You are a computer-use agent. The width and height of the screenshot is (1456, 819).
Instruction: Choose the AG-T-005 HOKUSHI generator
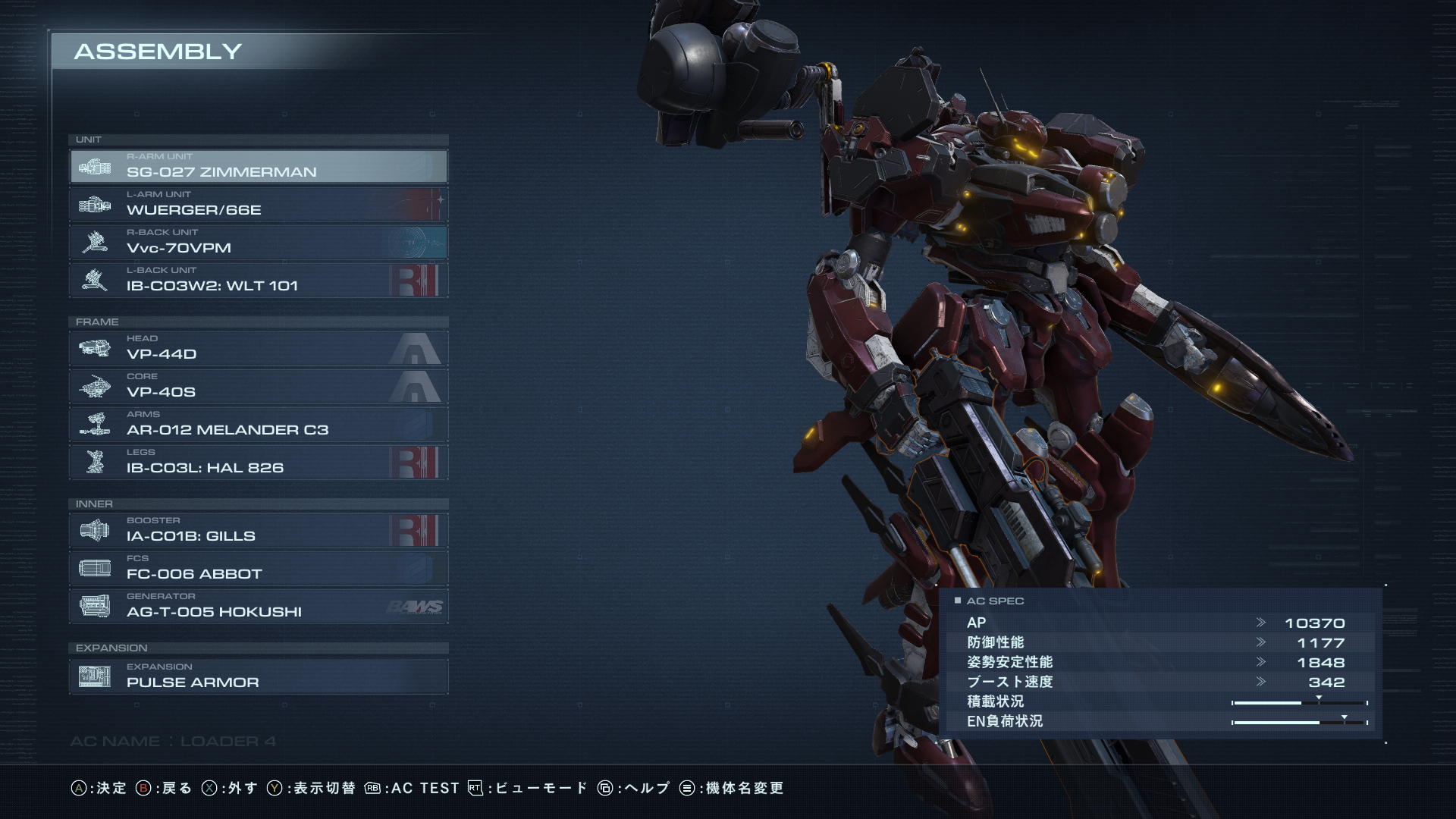pyautogui.click(x=258, y=606)
